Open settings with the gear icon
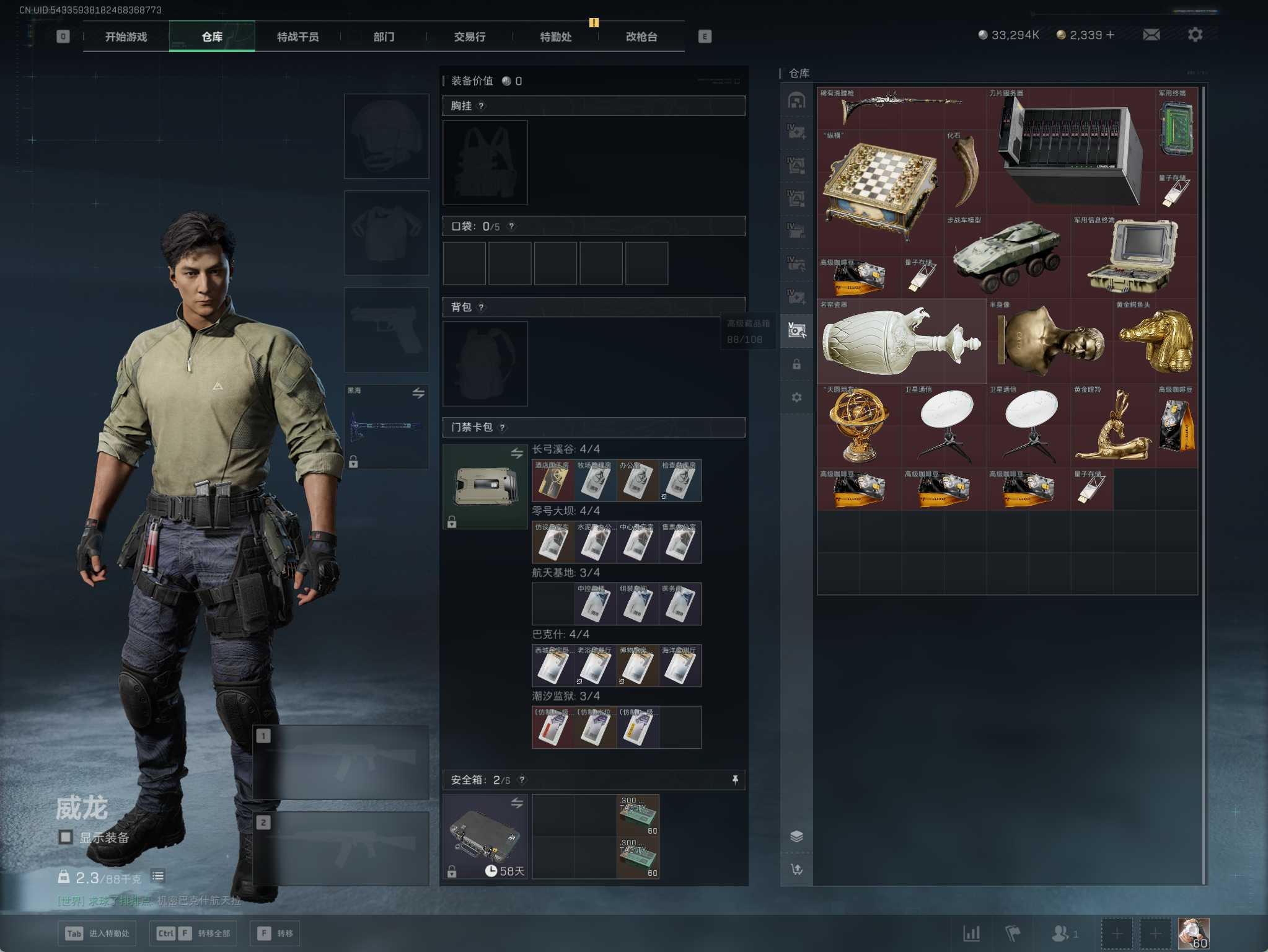 [x=1195, y=35]
